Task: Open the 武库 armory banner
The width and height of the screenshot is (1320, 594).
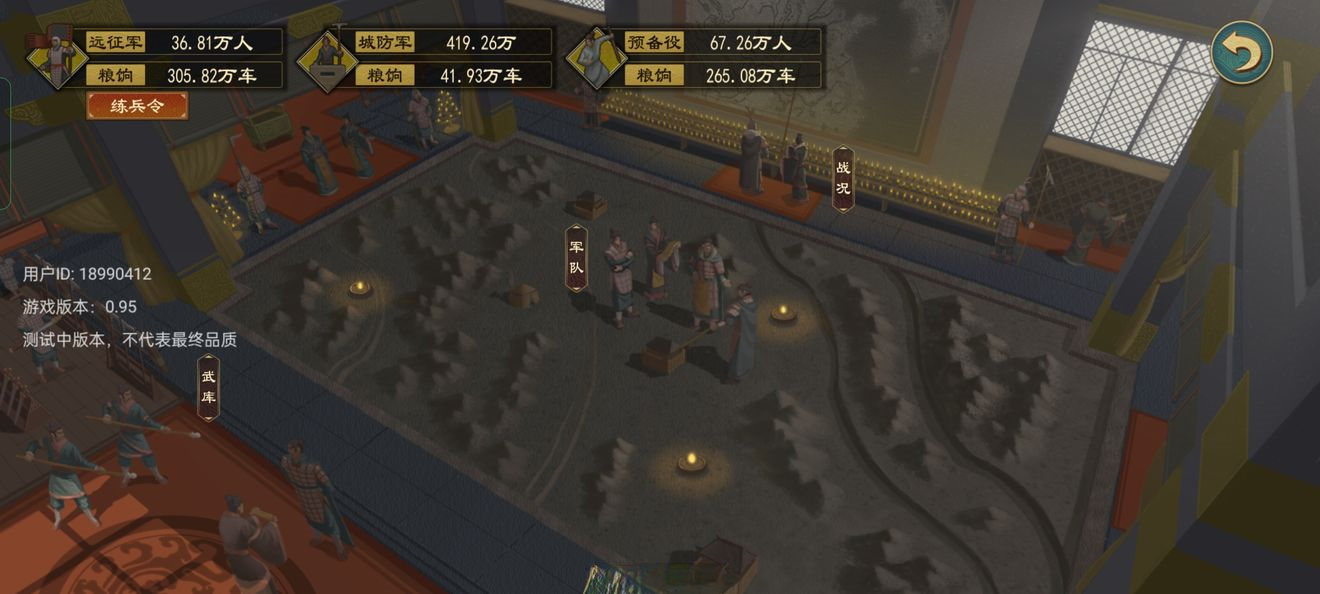Action: click(x=207, y=387)
